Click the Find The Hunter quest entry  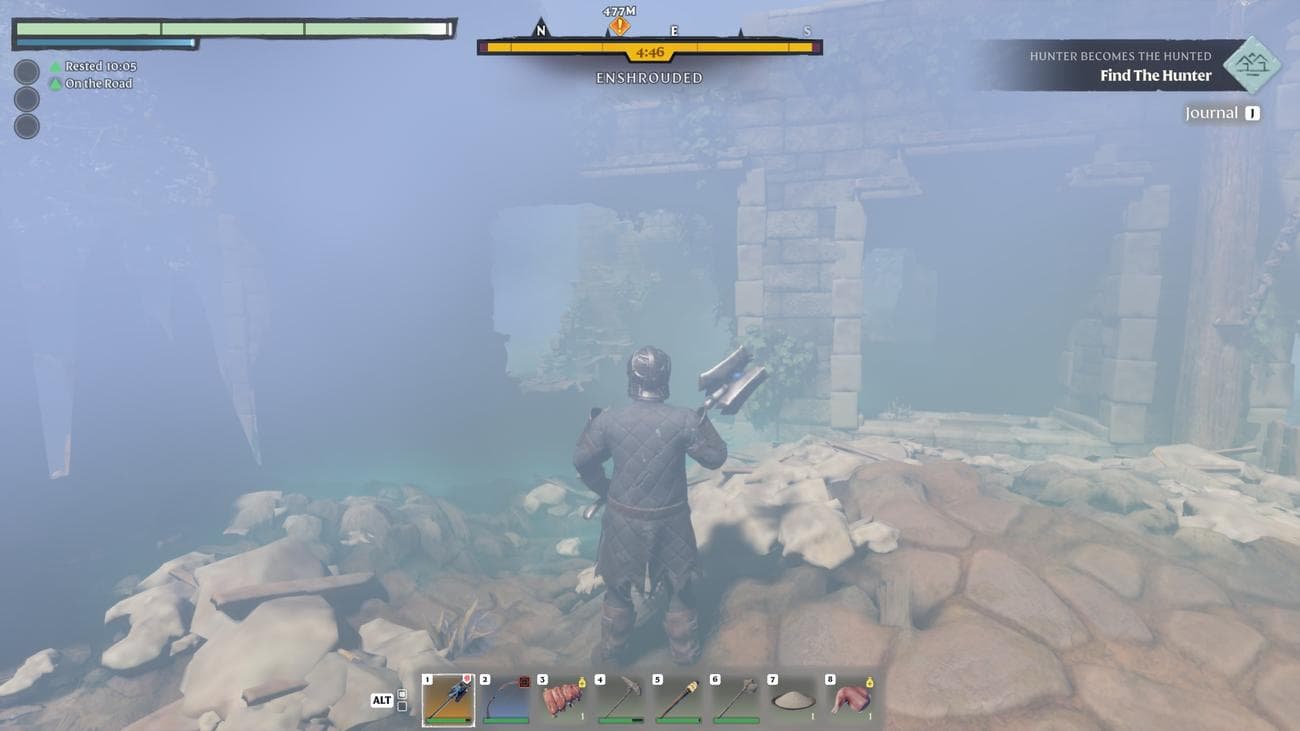click(1155, 75)
